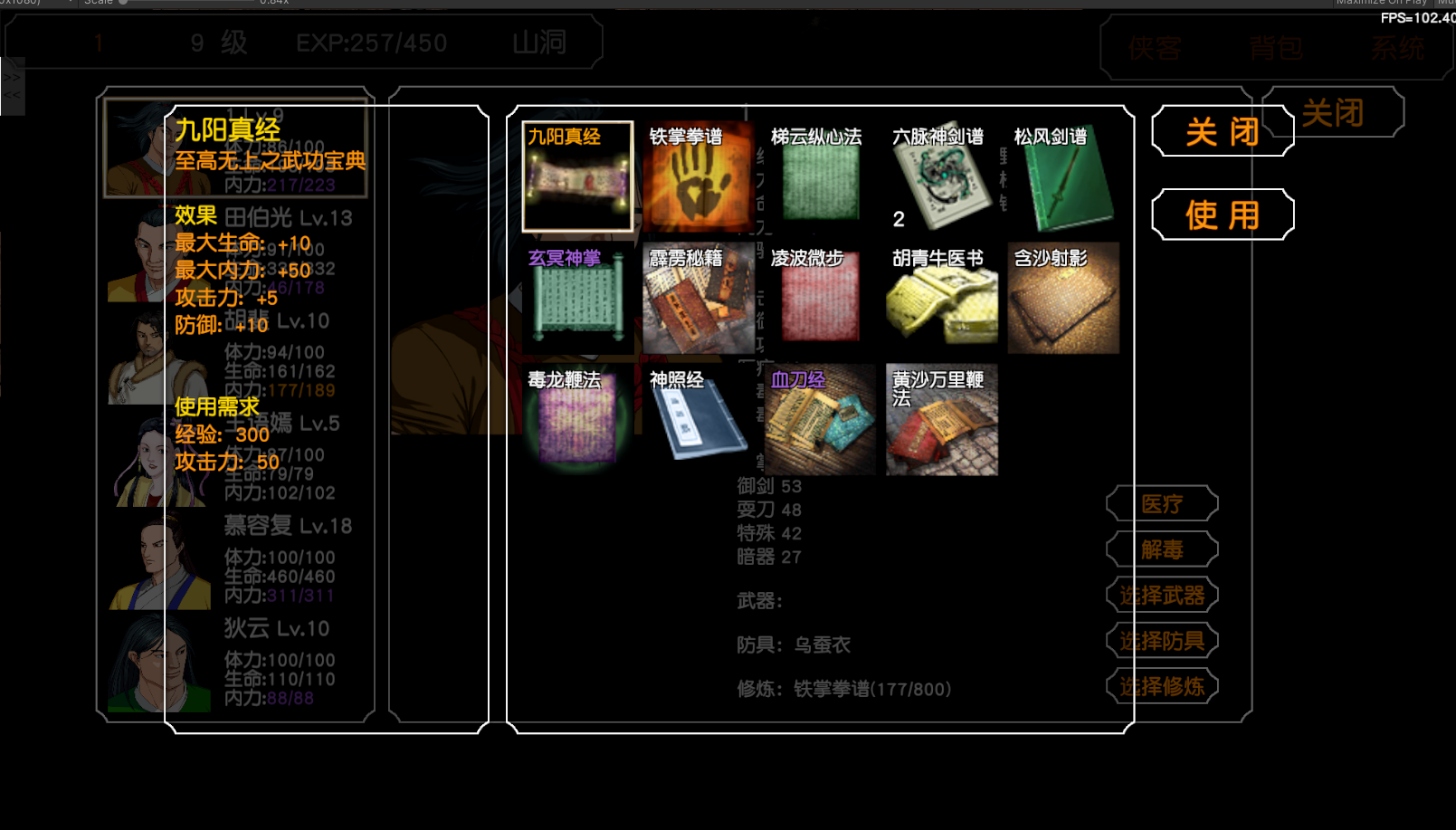The image size is (1456, 830).
Task: Select the 六脉神剑谱 icon
Action: coord(941,178)
